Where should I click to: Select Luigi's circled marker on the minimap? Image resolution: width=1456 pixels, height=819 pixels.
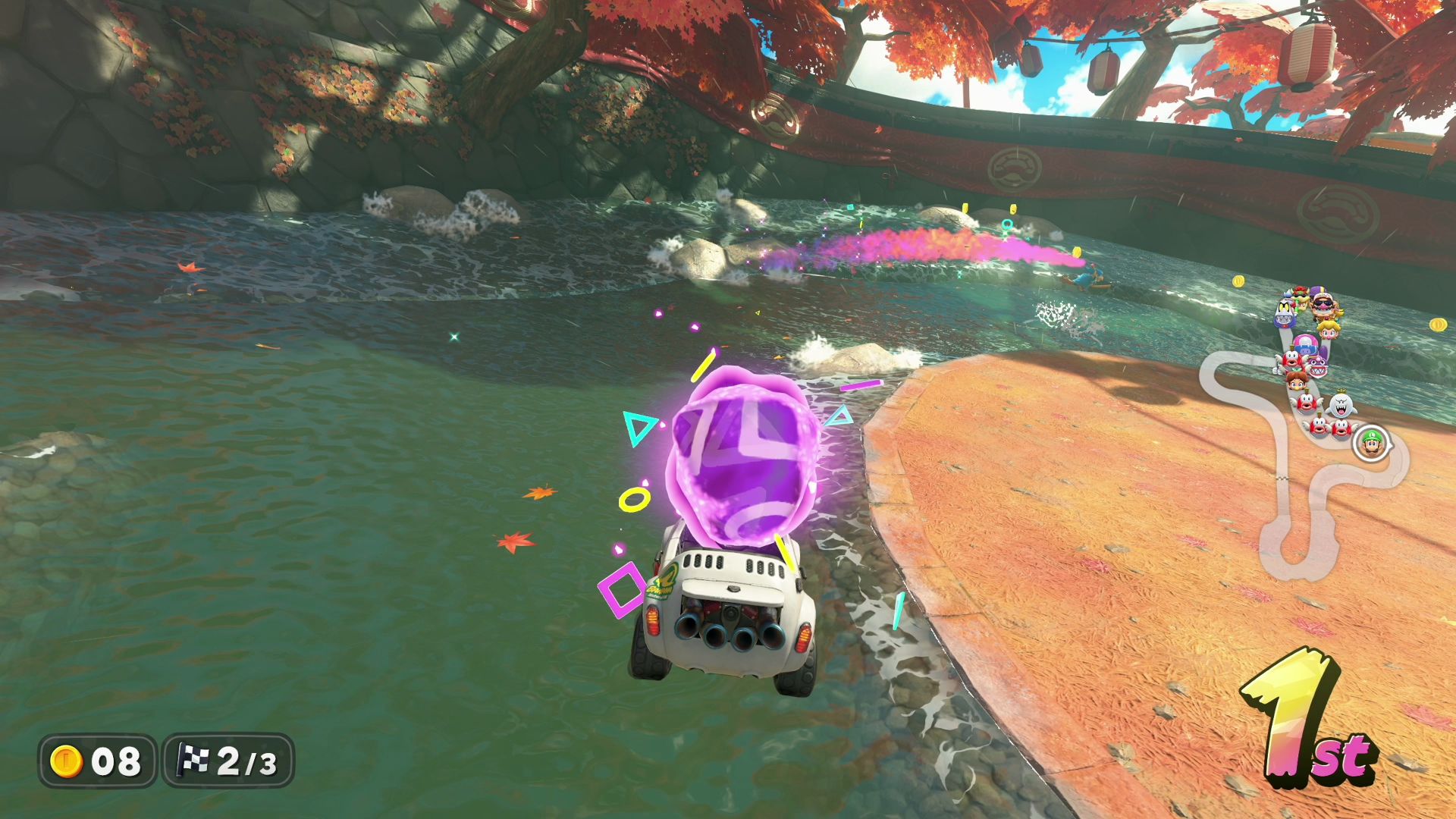point(1371,443)
